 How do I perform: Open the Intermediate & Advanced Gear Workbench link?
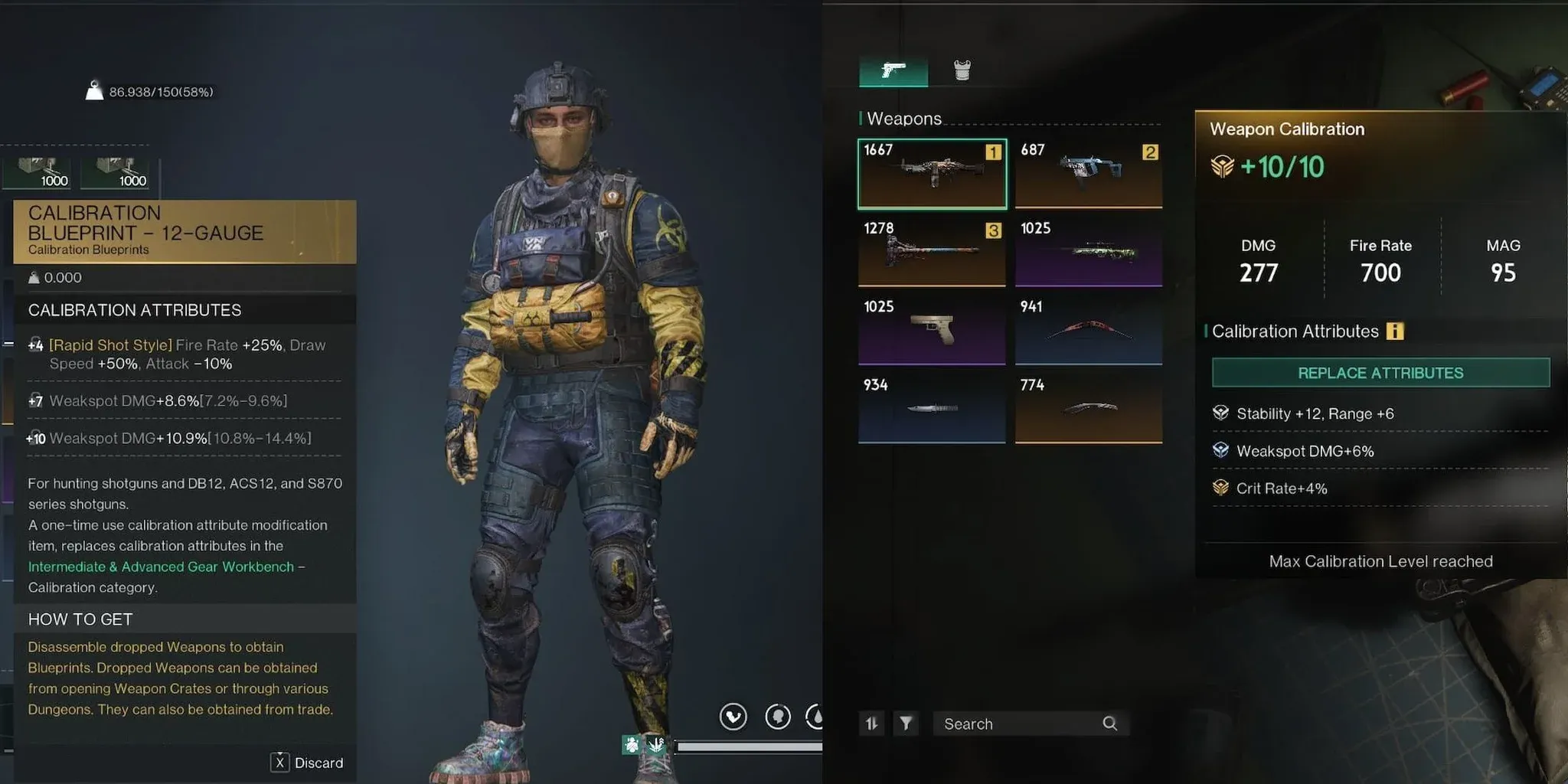tap(165, 567)
